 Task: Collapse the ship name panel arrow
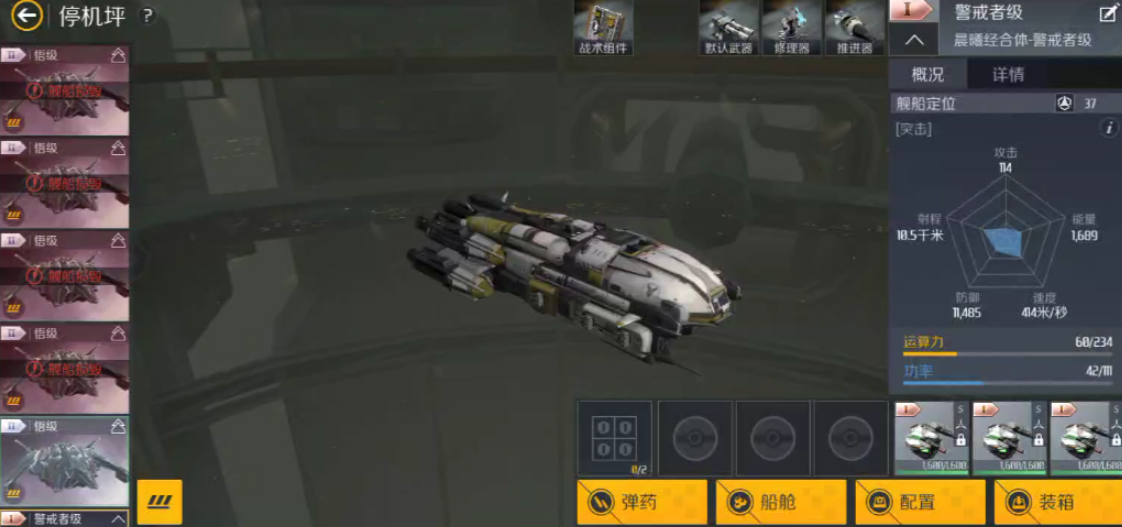913,40
